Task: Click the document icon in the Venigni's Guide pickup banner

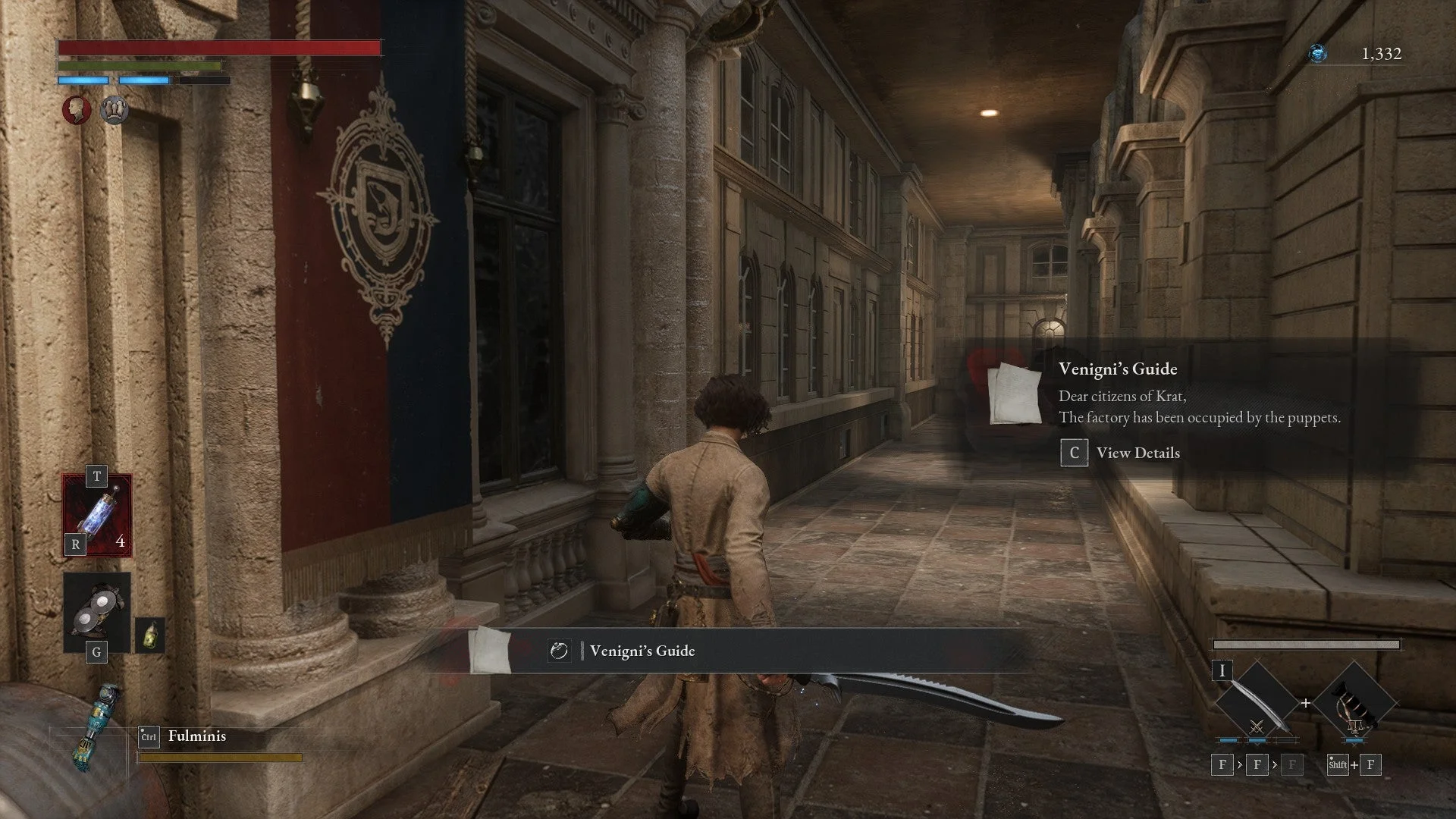Action: click(559, 651)
